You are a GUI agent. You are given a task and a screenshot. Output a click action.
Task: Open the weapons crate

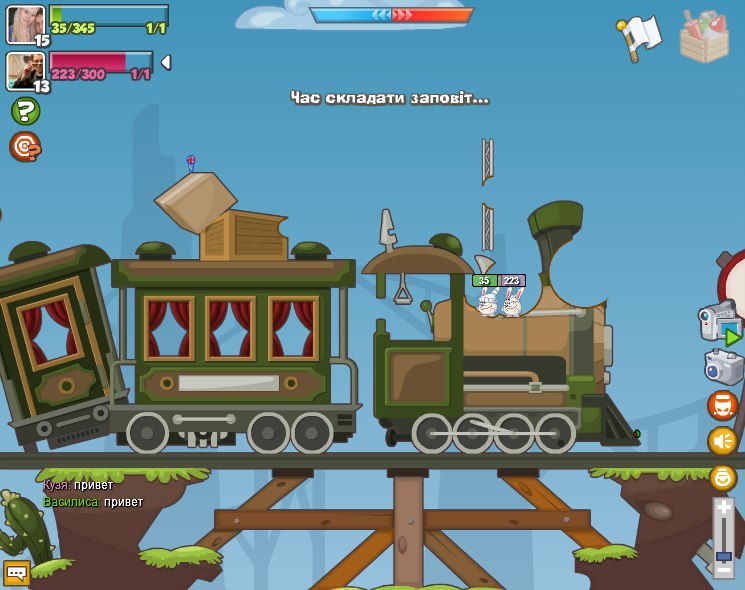click(704, 37)
